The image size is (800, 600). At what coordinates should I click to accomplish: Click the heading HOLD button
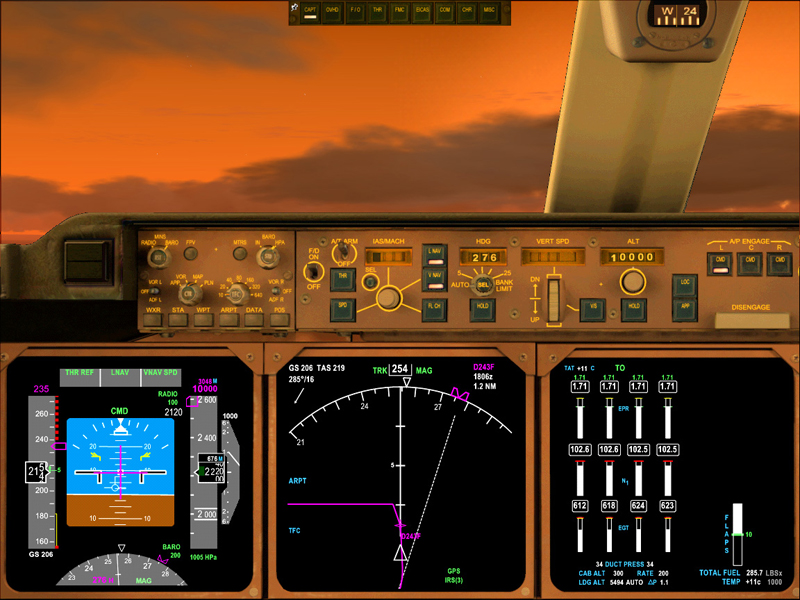click(x=484, y=310)
